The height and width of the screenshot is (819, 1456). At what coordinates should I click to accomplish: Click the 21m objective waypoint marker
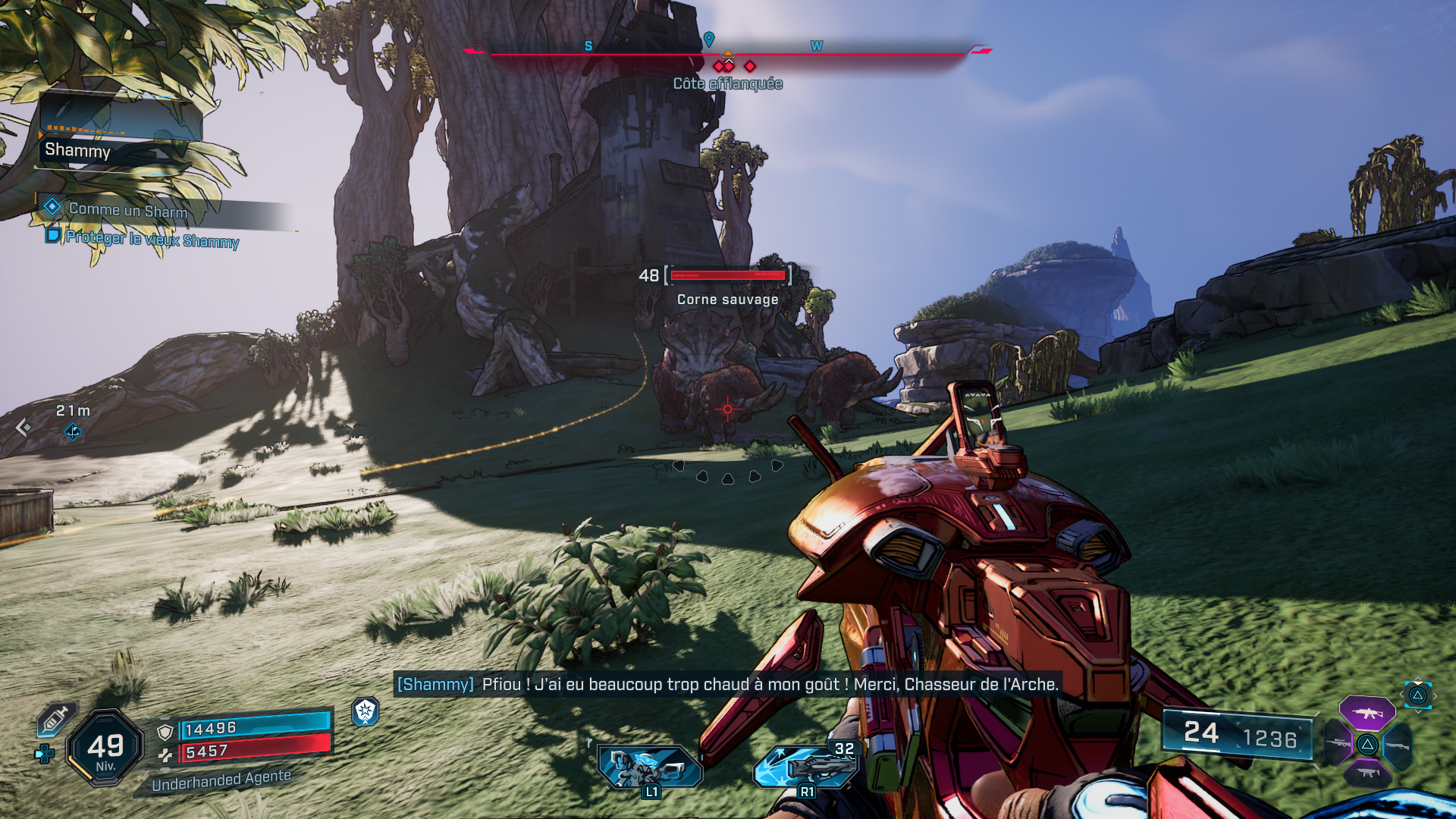pyautogui.click(x=73, y=432)
